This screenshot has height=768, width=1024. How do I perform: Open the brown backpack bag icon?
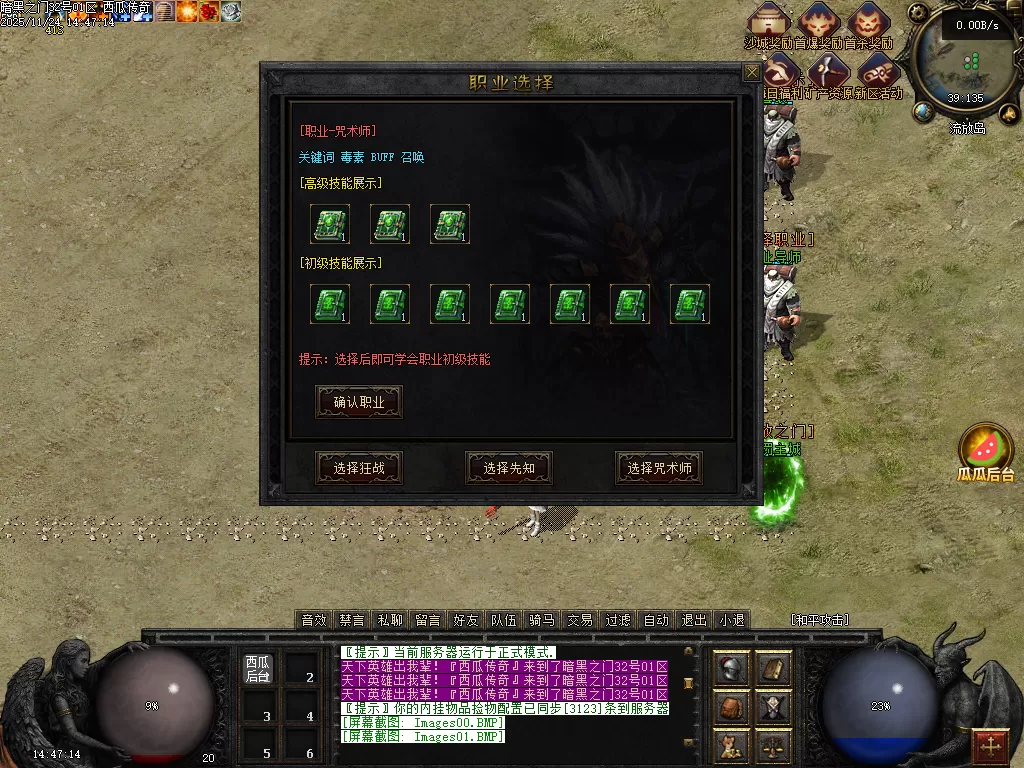pyautogui.click(x=732, y=708)
